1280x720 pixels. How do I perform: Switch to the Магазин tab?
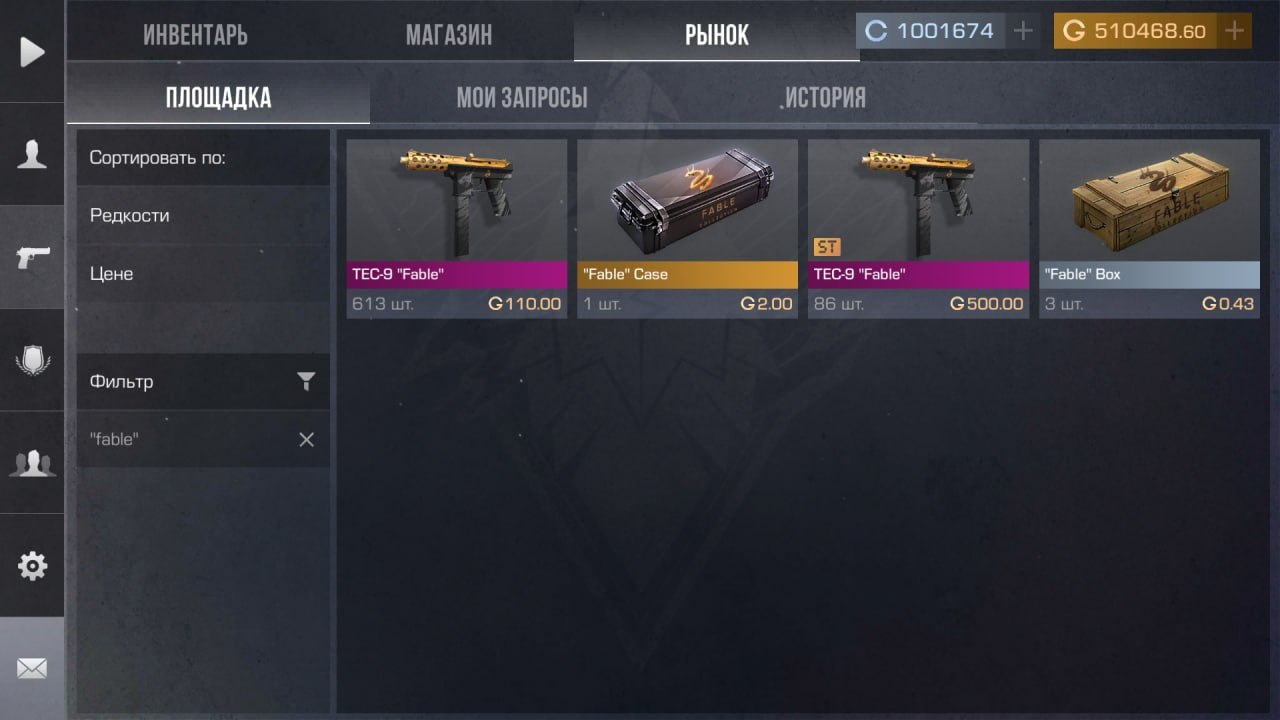[x=448, y=35]
